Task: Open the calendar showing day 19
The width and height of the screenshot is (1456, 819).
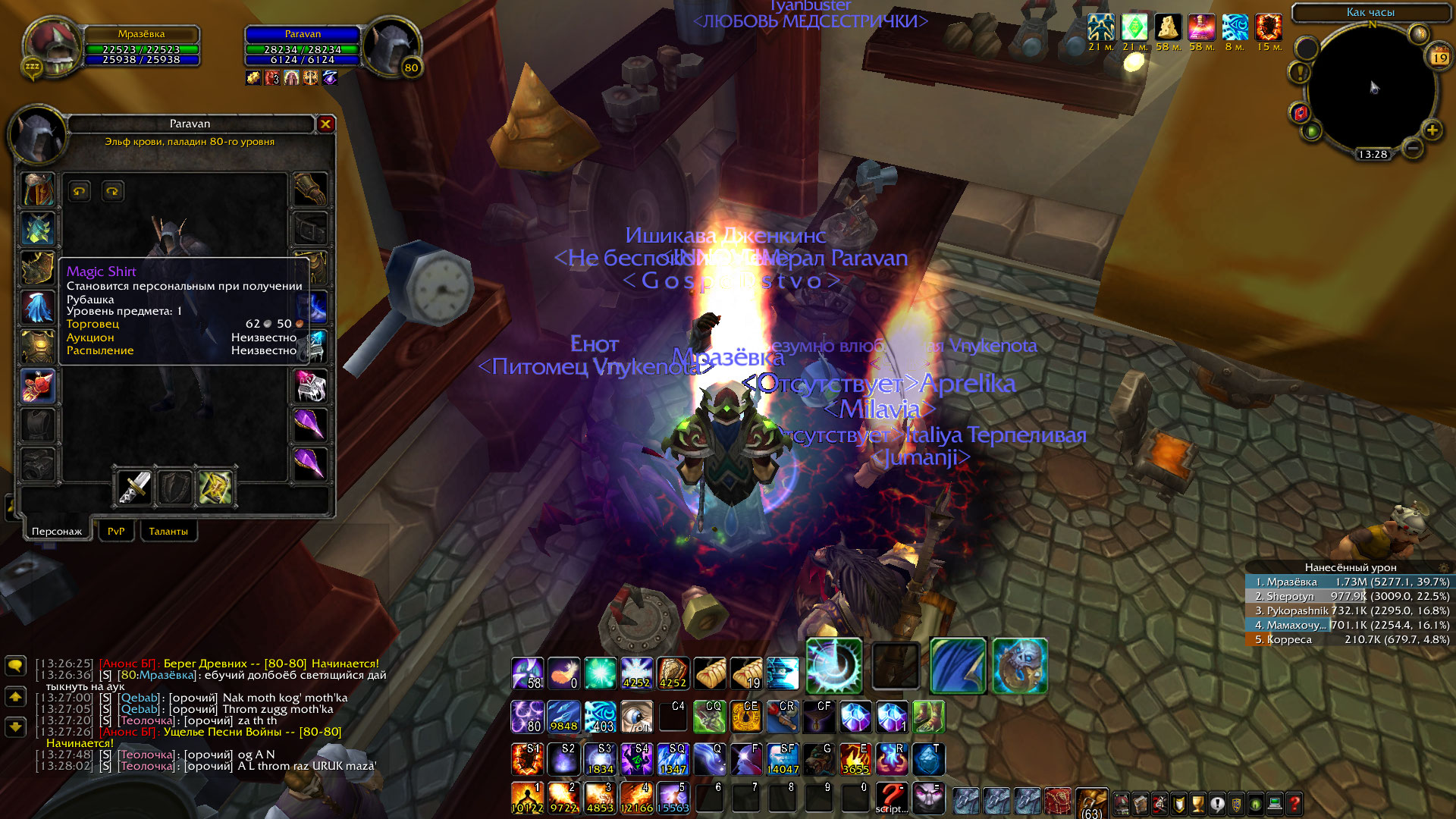Action: 1439,57
